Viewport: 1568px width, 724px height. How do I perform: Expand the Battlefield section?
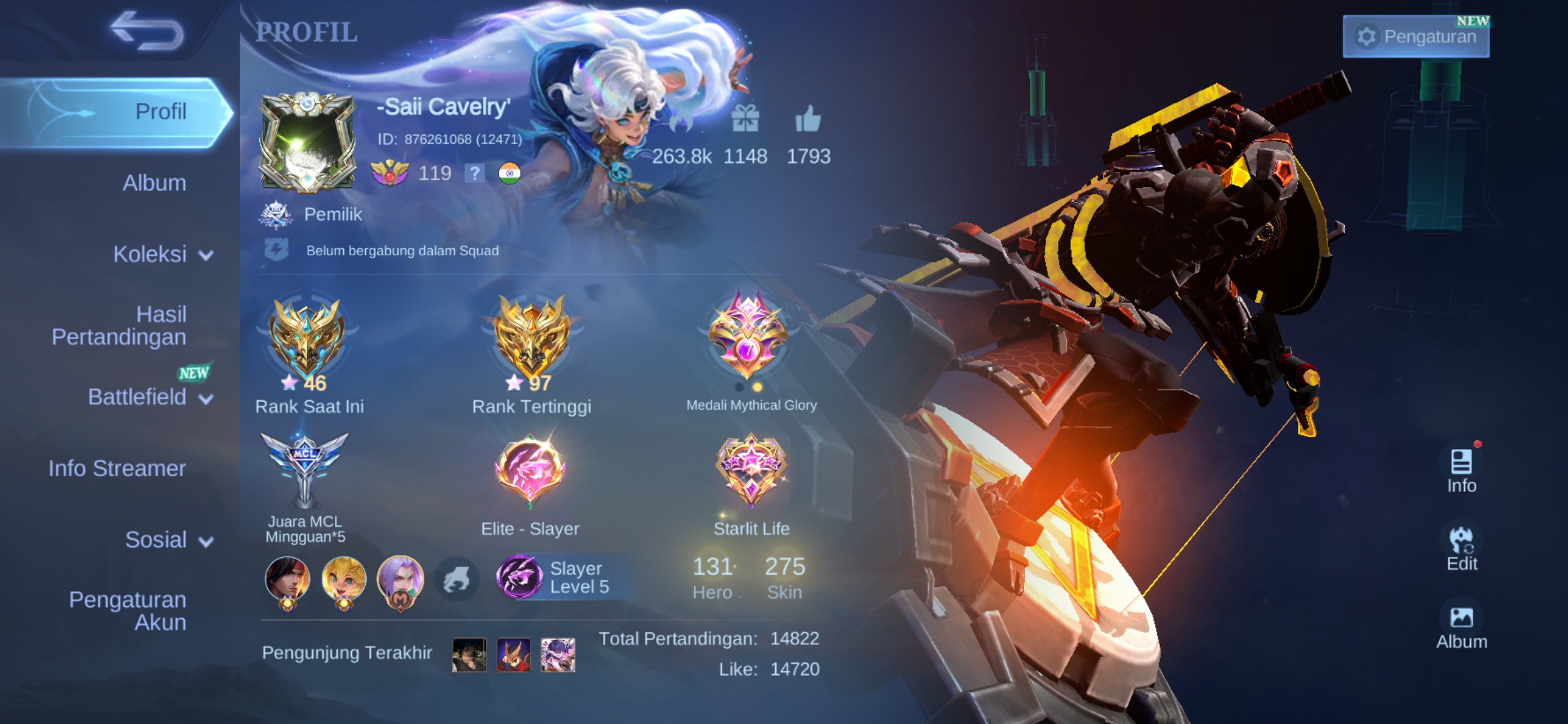pos(150,398)
